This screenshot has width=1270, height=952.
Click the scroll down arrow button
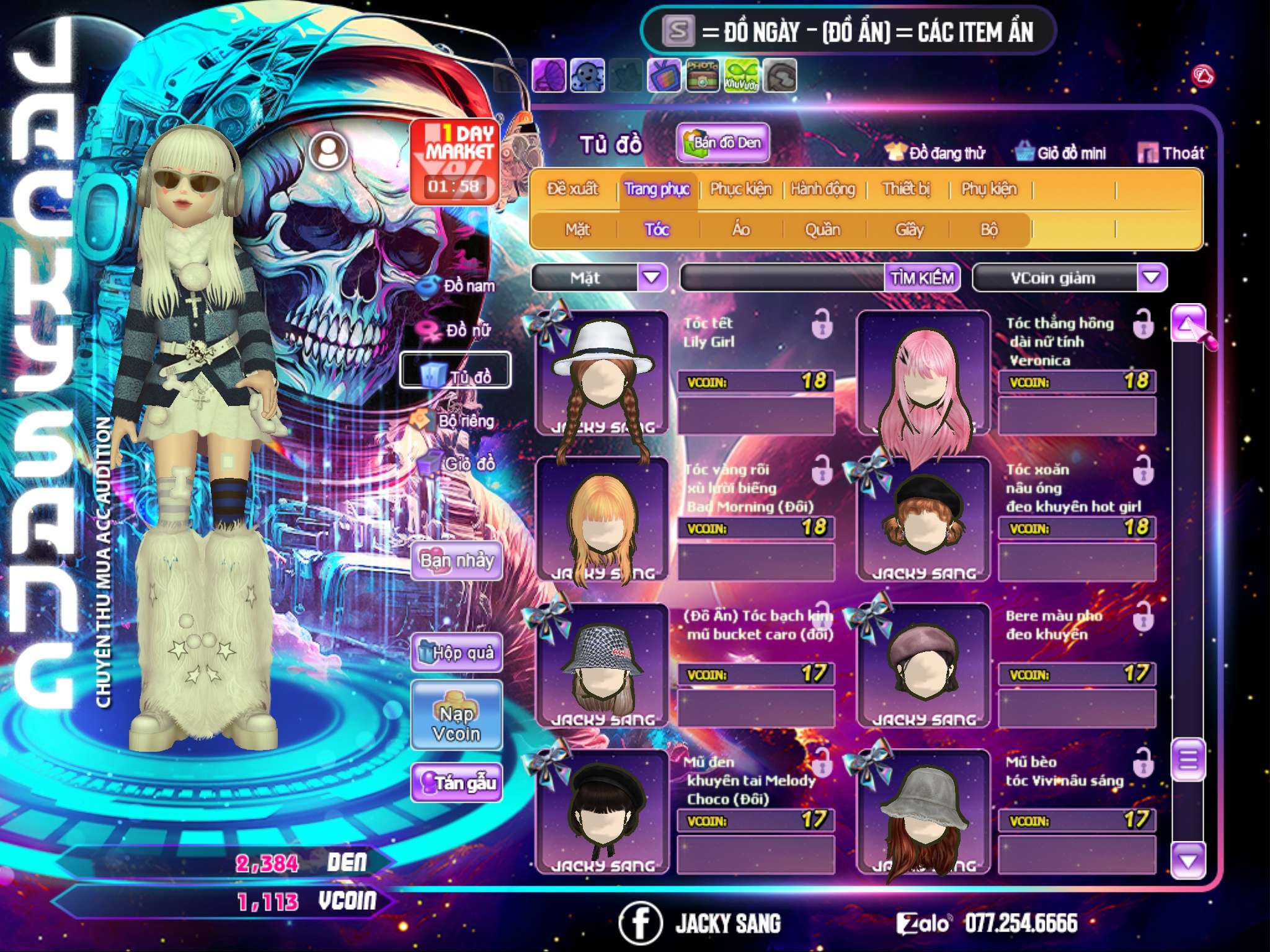tap(1188, 860)
